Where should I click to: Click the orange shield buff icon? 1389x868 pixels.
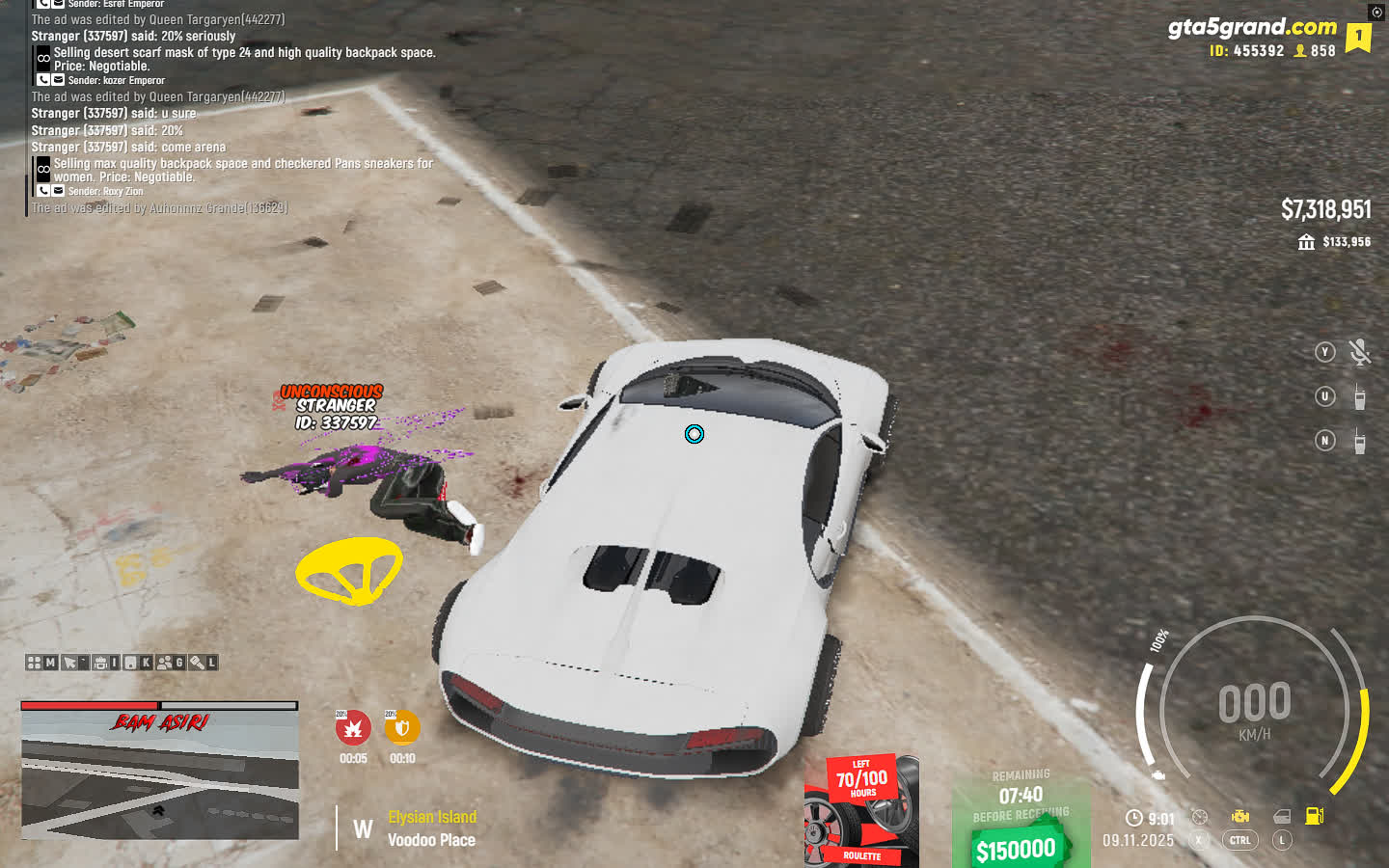(401, 728)
